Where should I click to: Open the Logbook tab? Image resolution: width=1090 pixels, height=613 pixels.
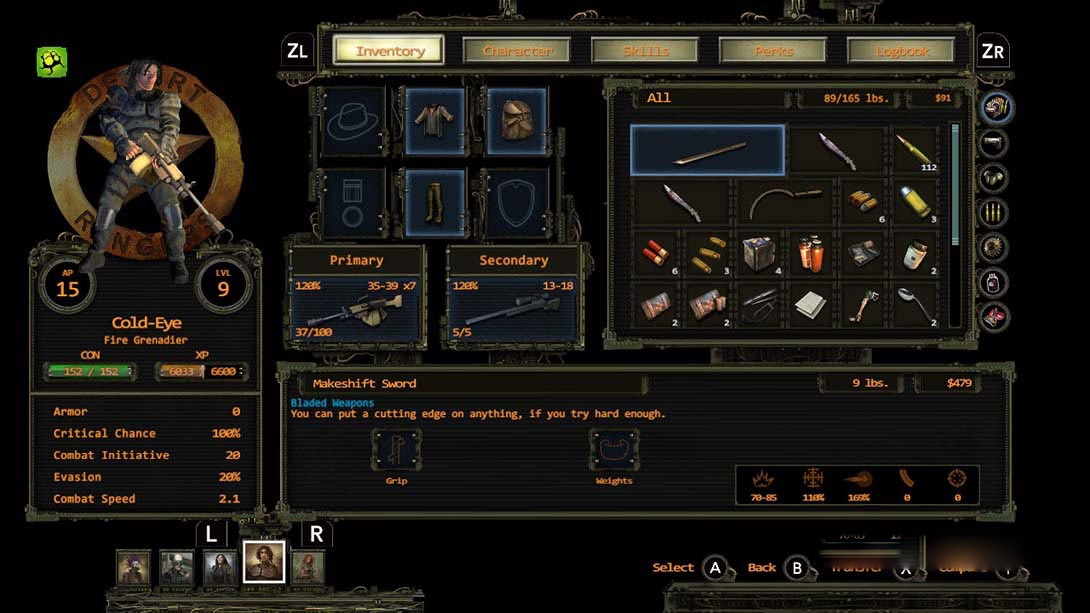pos(903,50)
